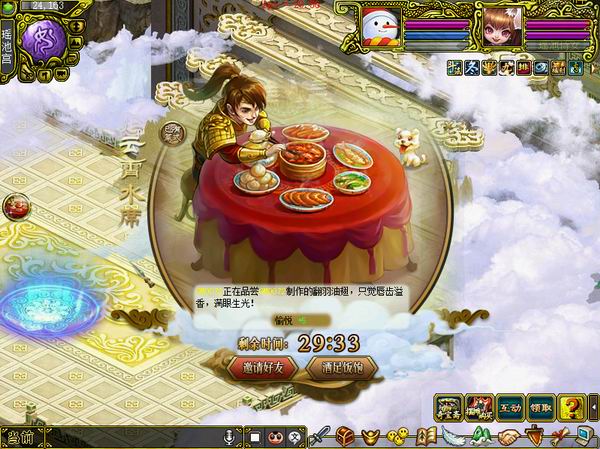
Task: Open the book icon in bottom toolbar
Action: 424,437
